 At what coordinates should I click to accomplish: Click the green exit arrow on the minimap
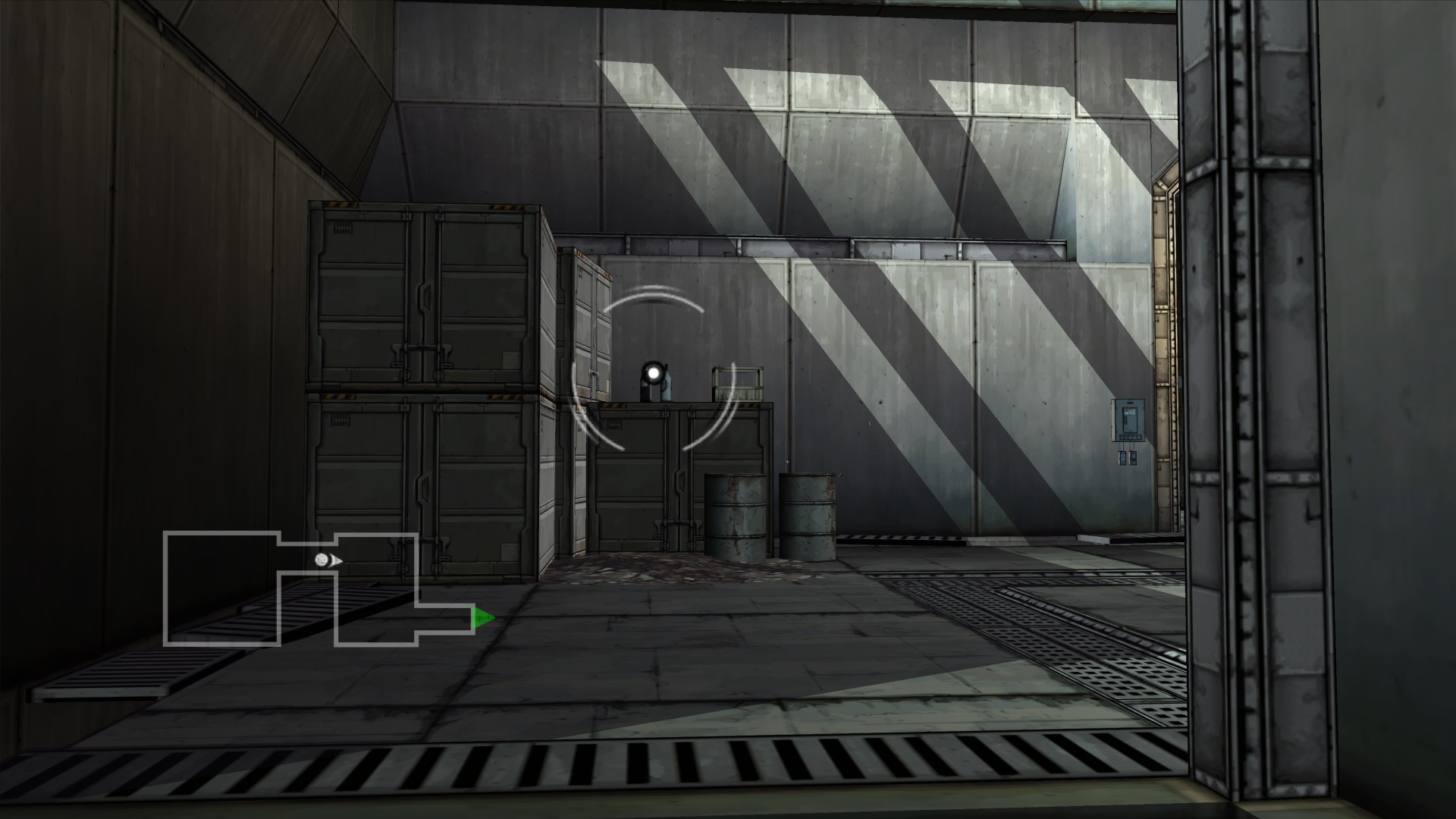pyautogui.click(x=482, y=618)
